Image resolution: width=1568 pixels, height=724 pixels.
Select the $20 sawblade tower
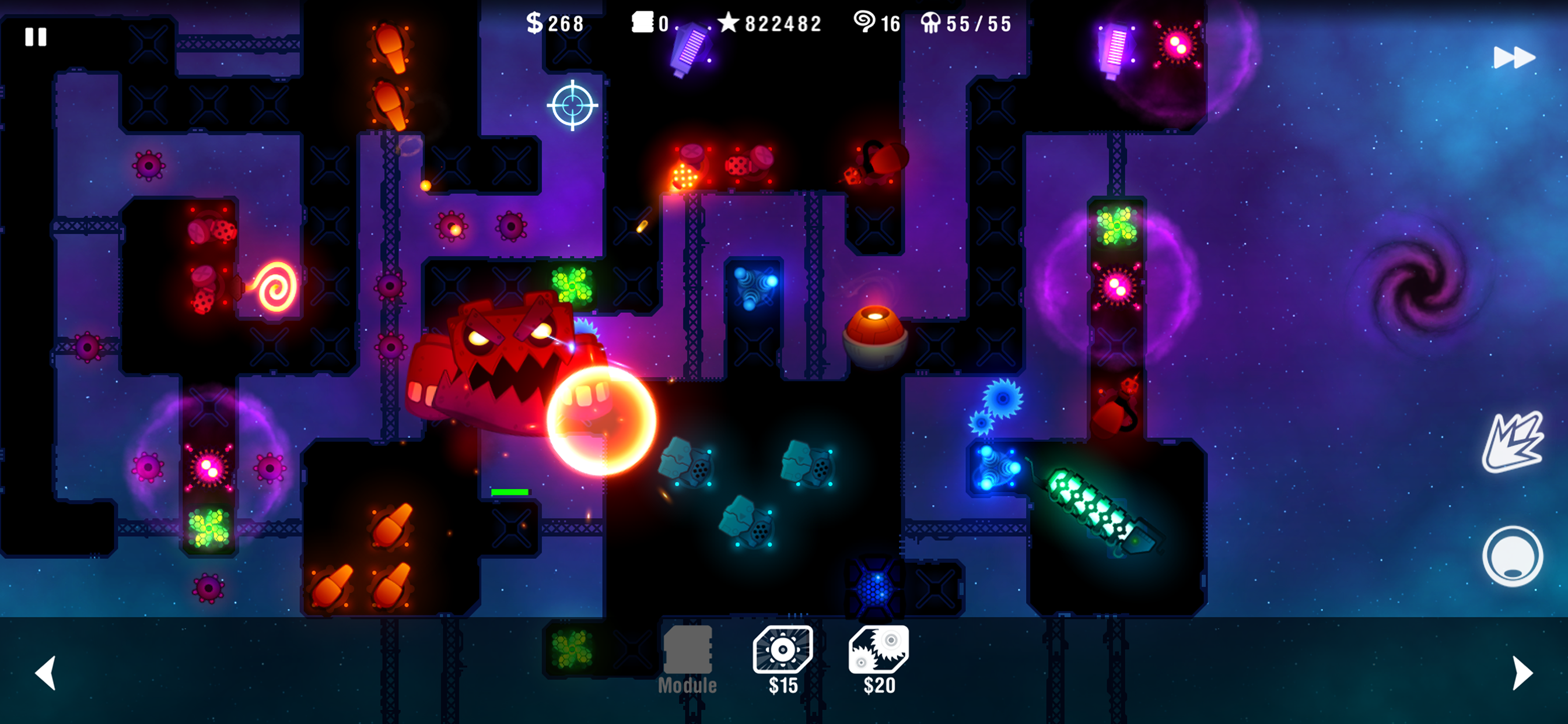[878, 650]
